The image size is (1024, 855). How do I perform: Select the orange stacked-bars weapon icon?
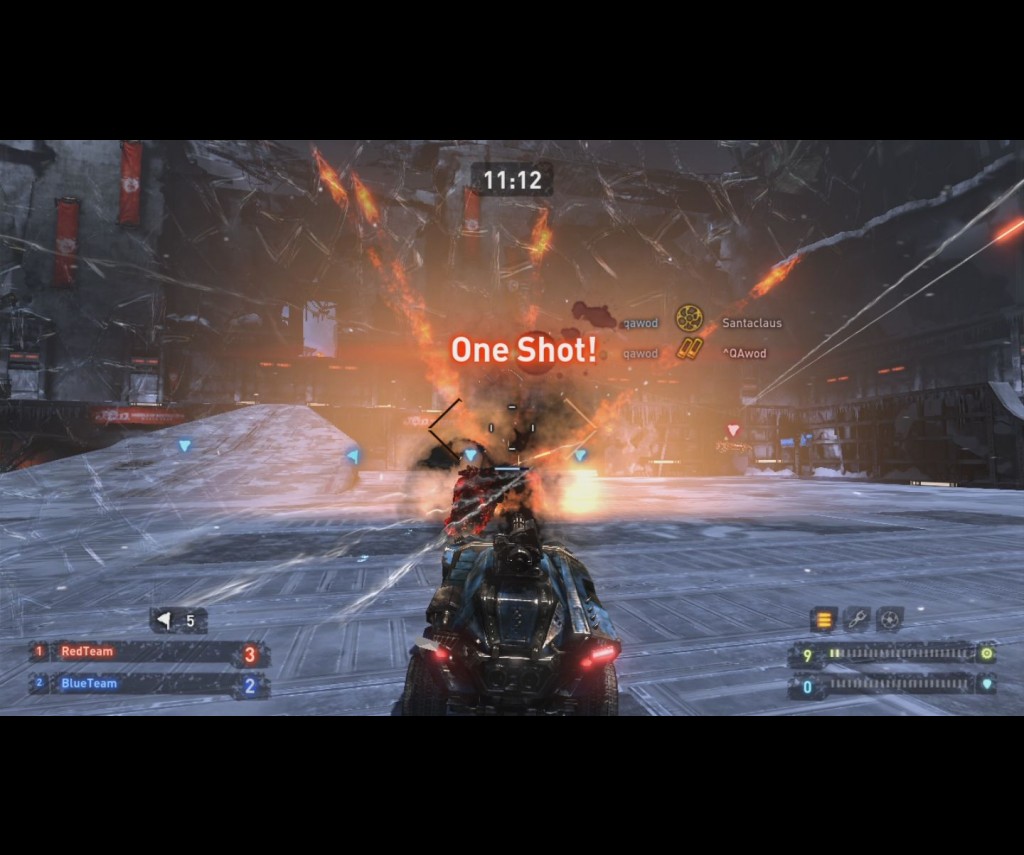click(x=823, y=620)
